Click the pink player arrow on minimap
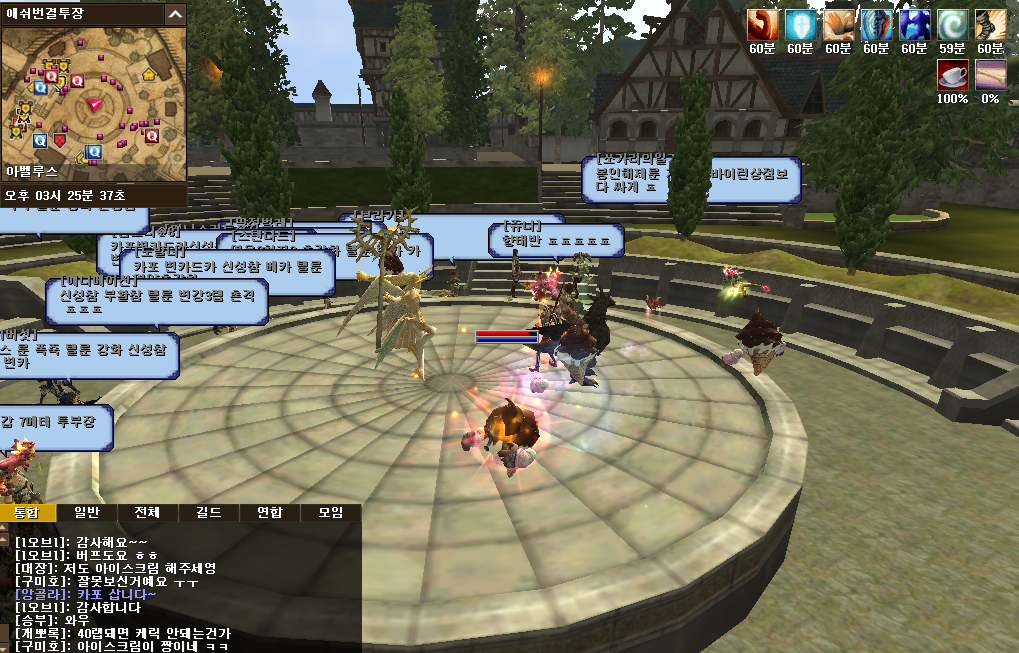The image size is (1019, 653). (94, 104)
